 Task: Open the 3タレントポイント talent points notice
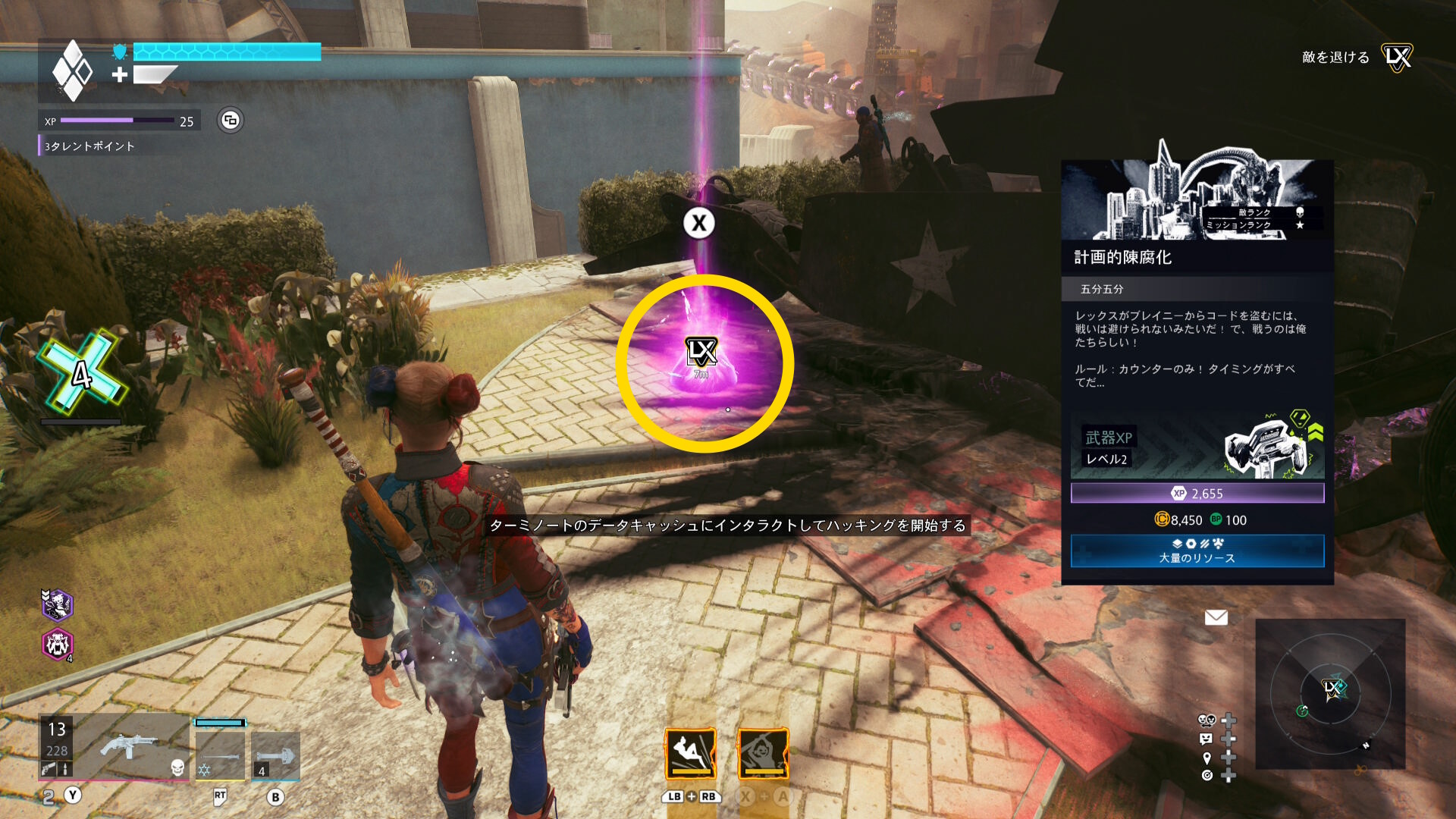89,146
